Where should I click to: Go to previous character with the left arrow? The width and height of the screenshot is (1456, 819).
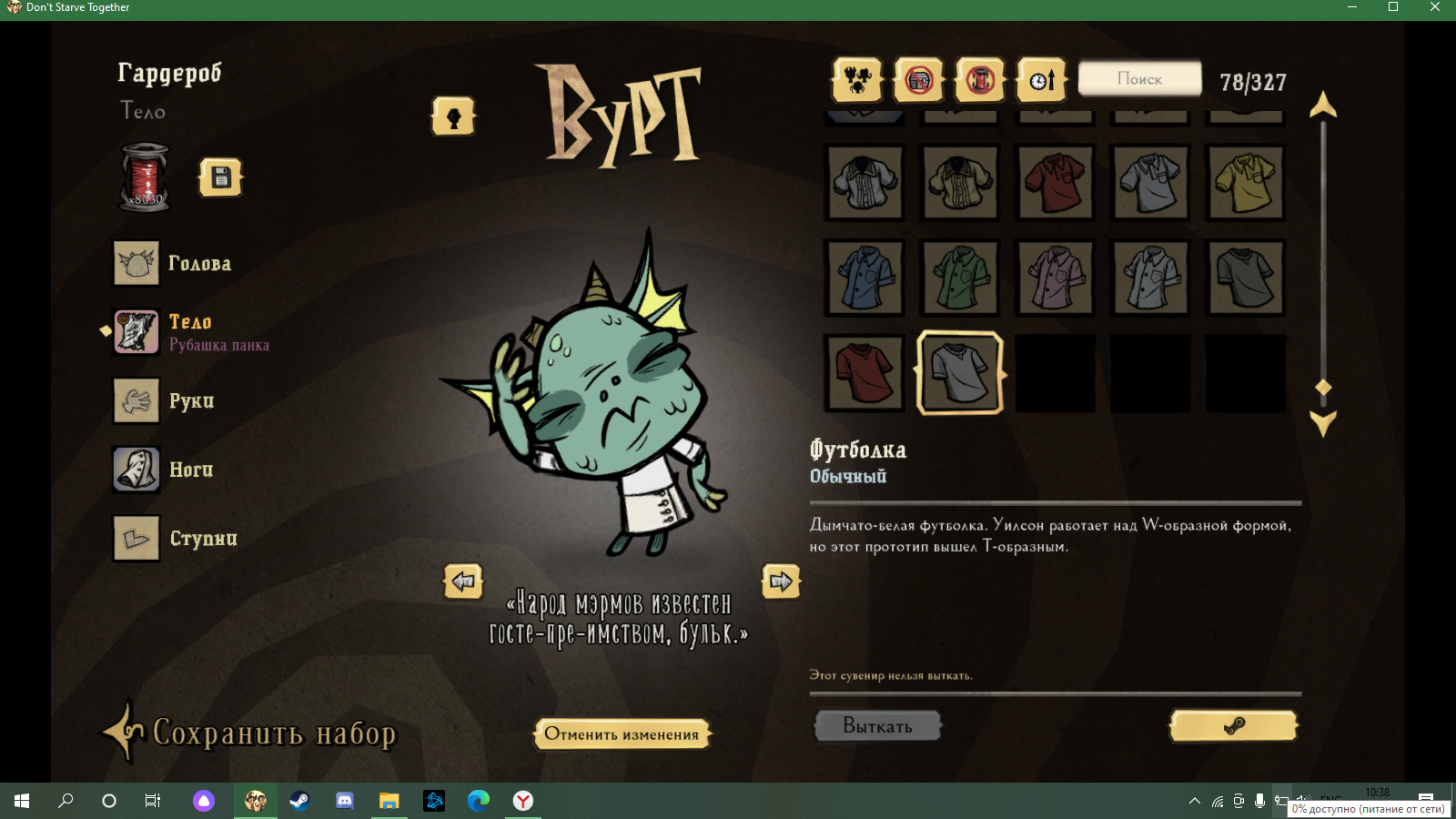coord(463,581)
